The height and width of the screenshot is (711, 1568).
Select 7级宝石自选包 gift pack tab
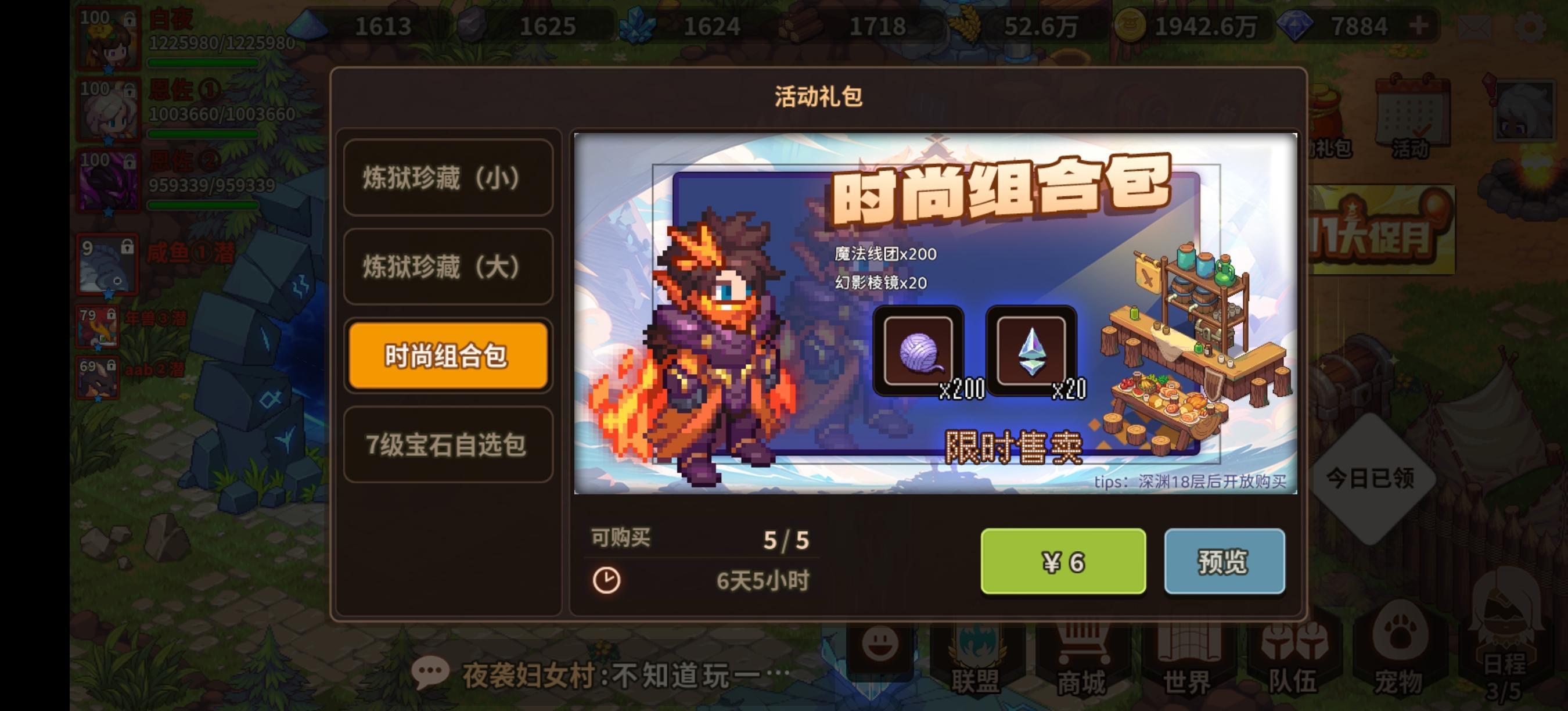[448, 446]
